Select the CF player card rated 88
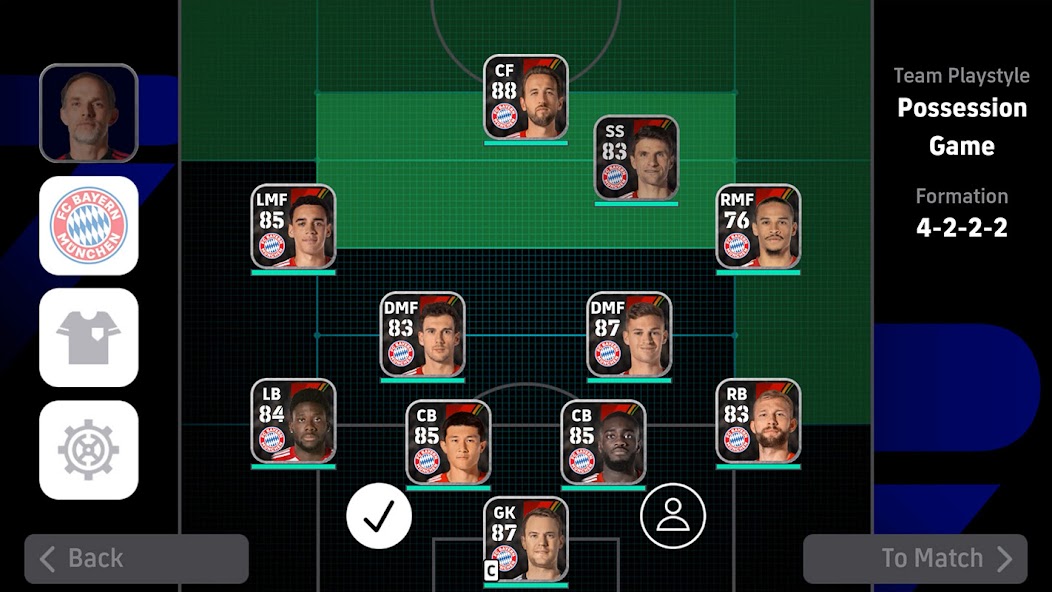This screenshot has height=592, width=1052. (526, 97)
